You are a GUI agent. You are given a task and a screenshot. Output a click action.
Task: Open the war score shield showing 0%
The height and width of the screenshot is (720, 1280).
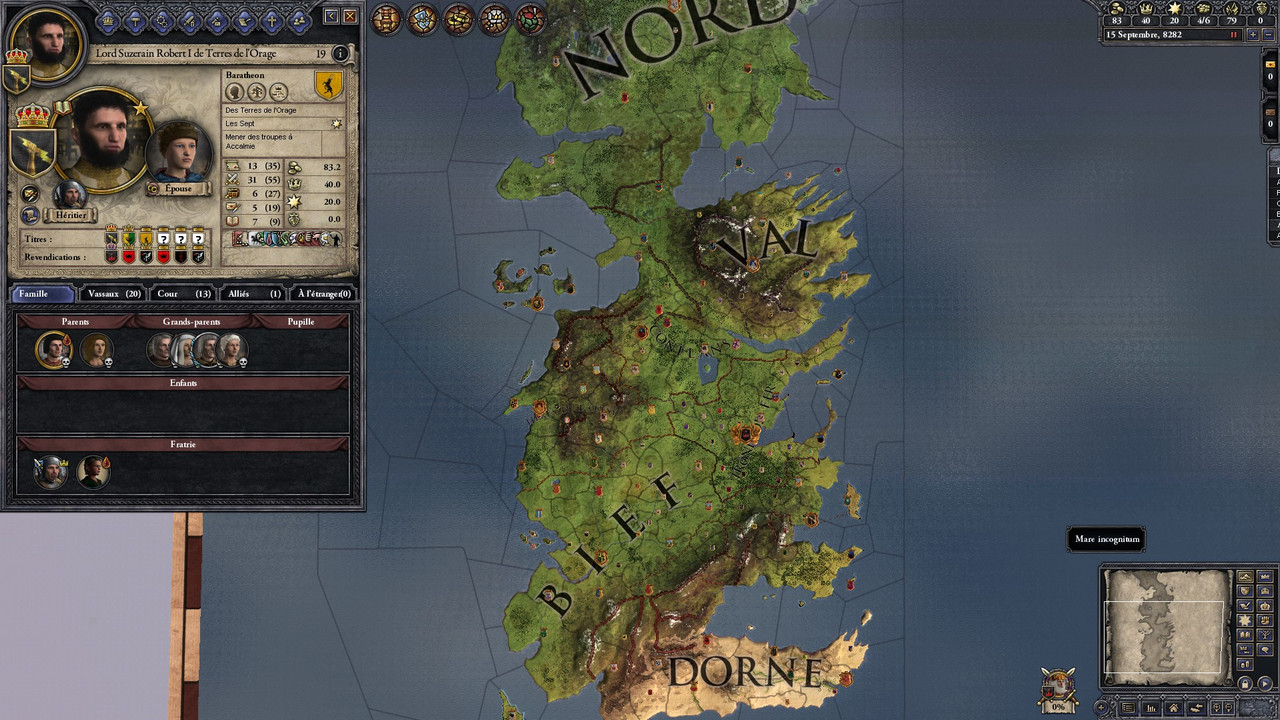(1058, 689)
